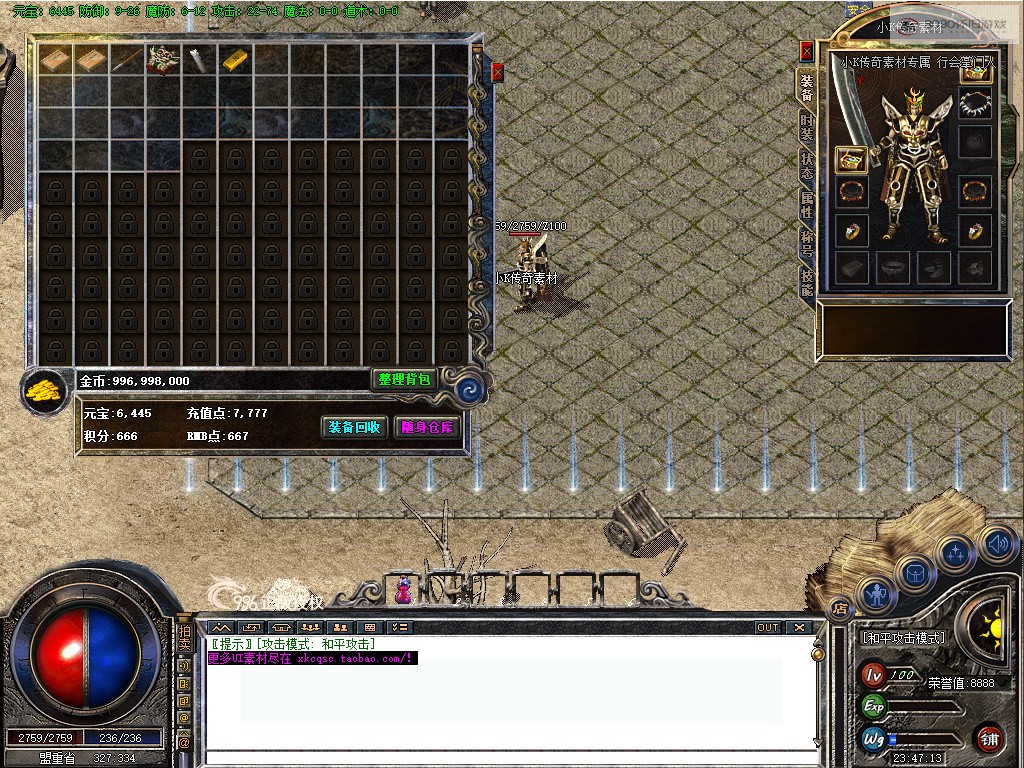Click the OUT button above the chat
The image size is (1024, 768).
coord(767,628)
